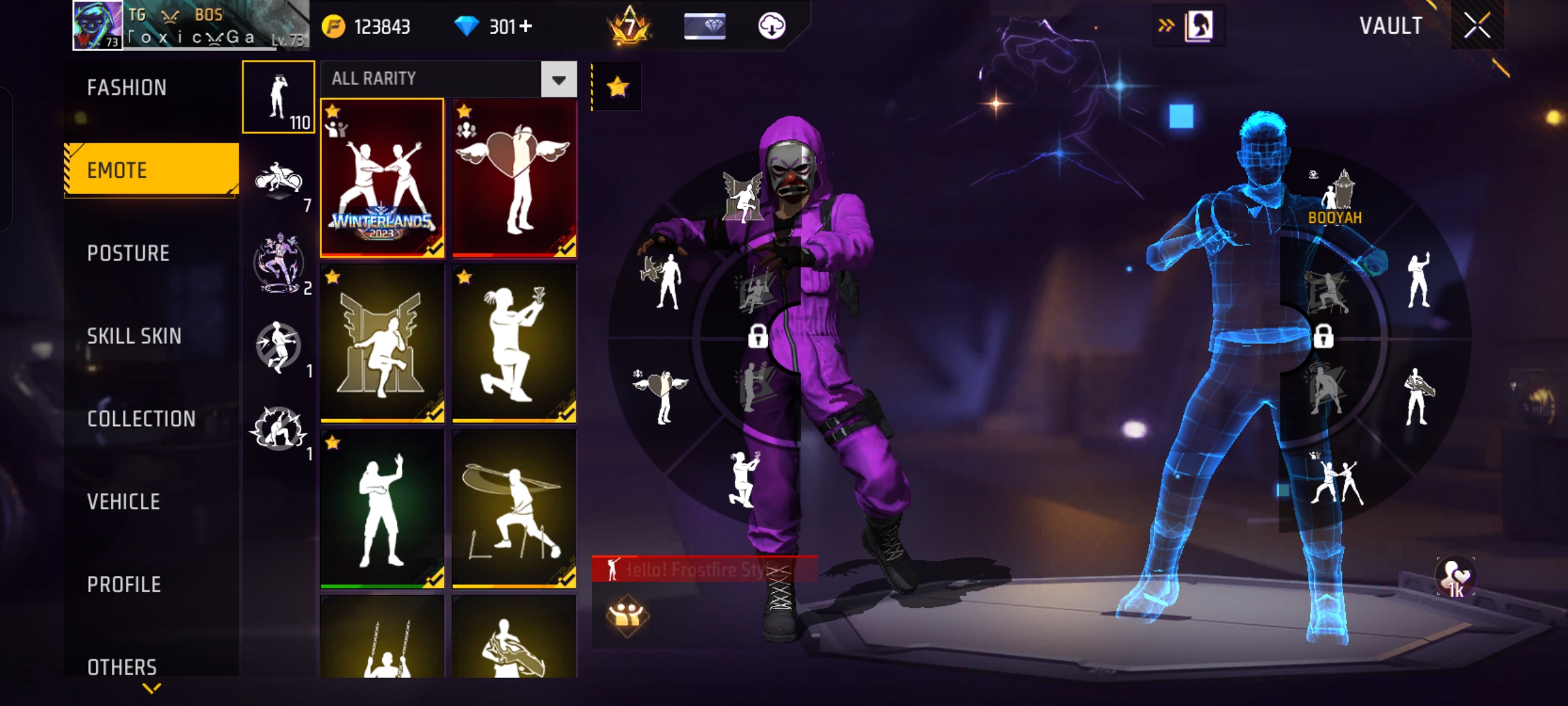Show the motorcycle emote subcategory
The width and height of the screenshot is (1568, 706).
pos(279,180)
